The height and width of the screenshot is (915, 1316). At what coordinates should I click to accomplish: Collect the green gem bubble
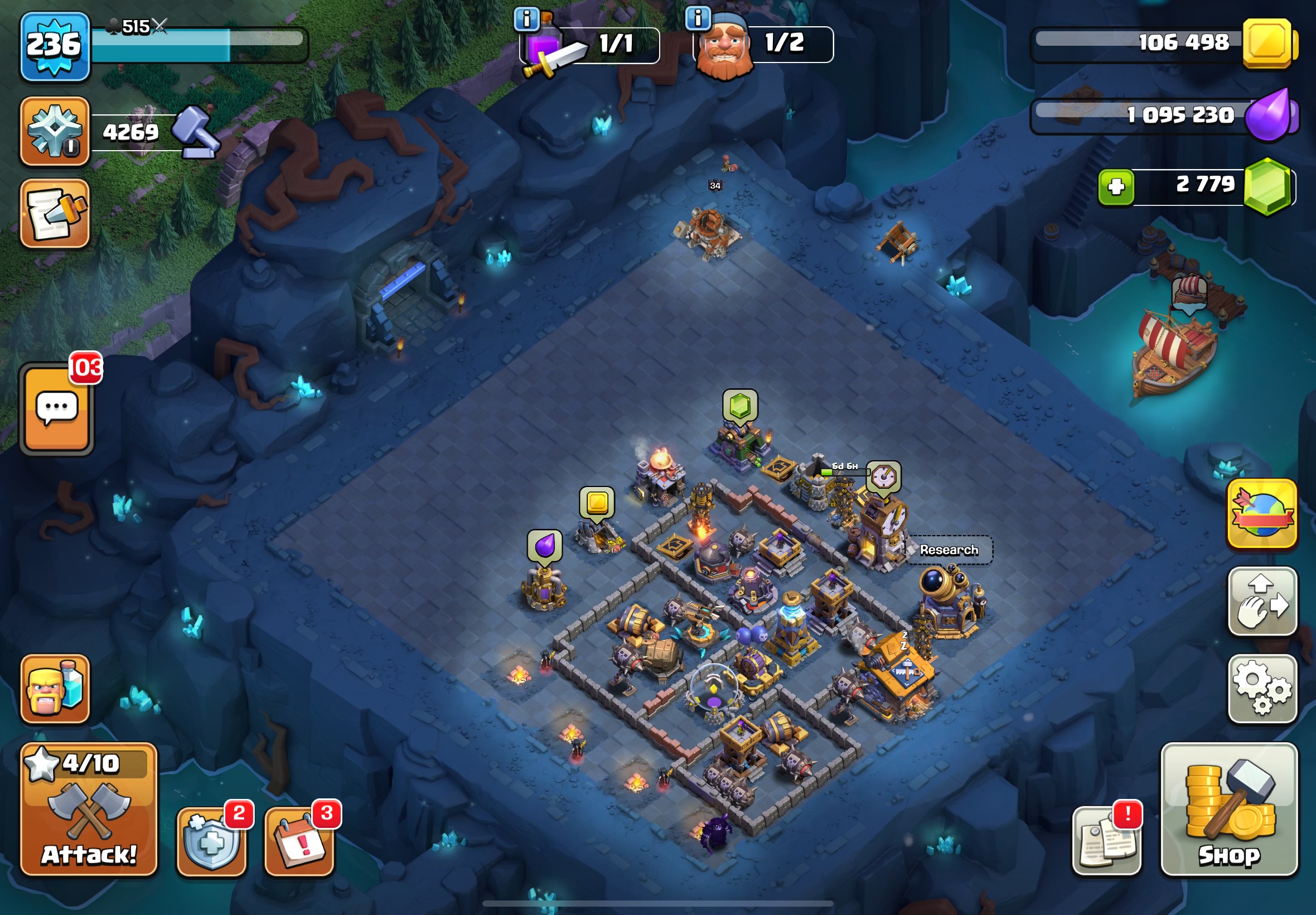tap(739, 405)
